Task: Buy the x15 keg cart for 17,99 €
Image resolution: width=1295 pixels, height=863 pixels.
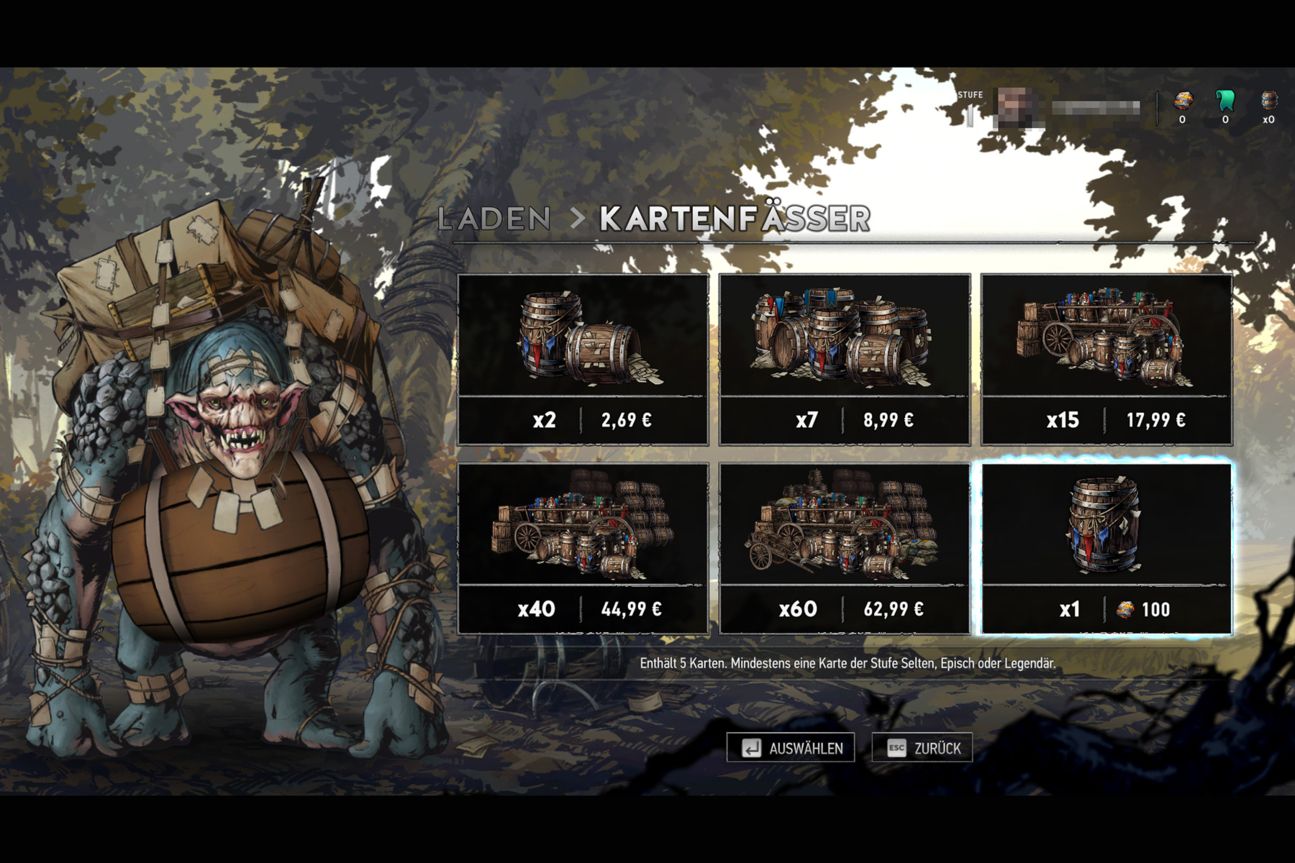Action: point(1107,359)
